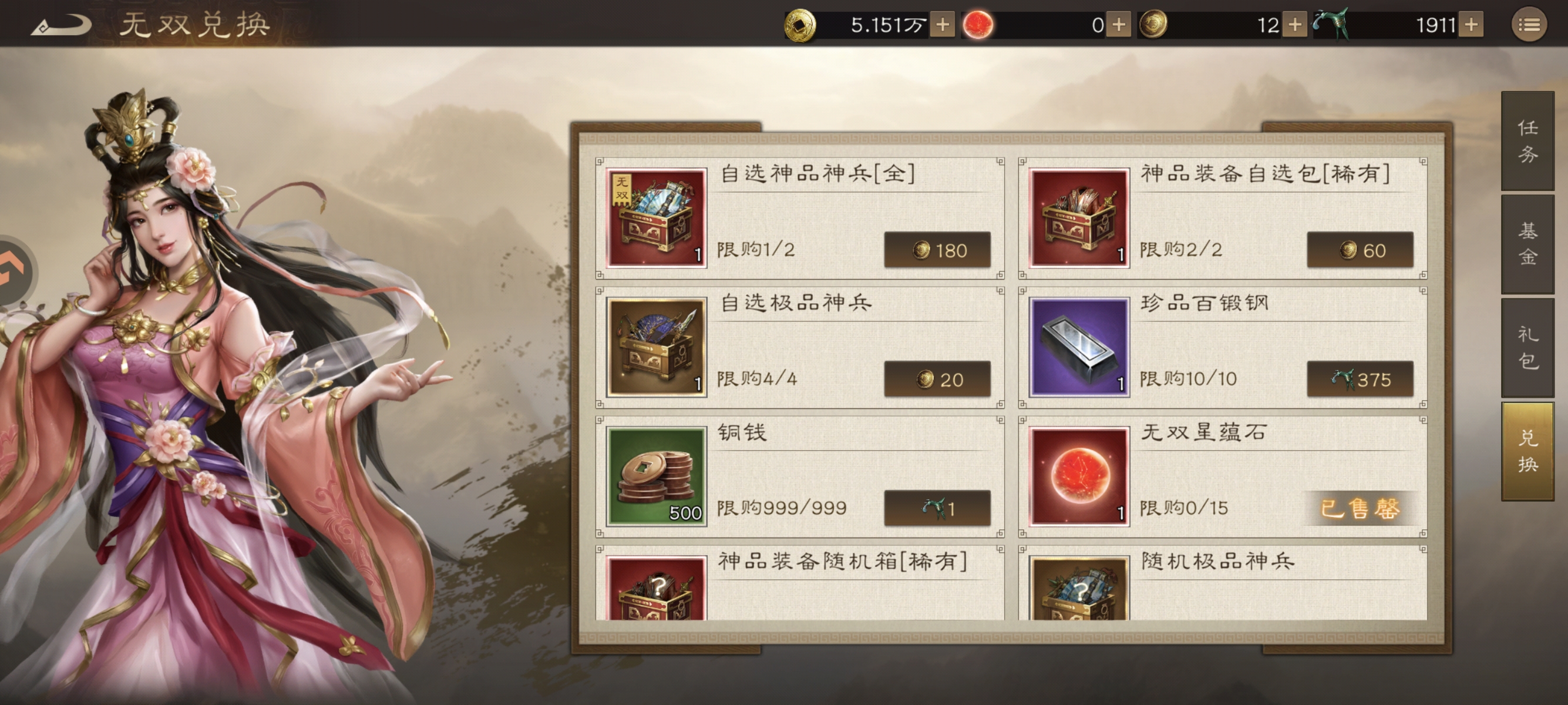Exchange 375 tokens for 珍品百锻钢

point(1361,378)
